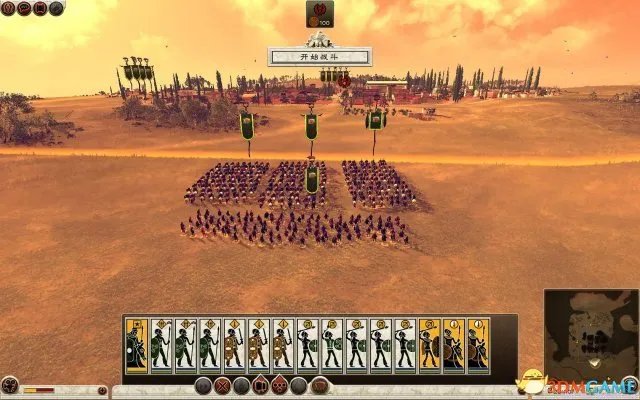Activate the rightmost formation command button
Screen dimensions: 640x400
click(x=322, y=386)
